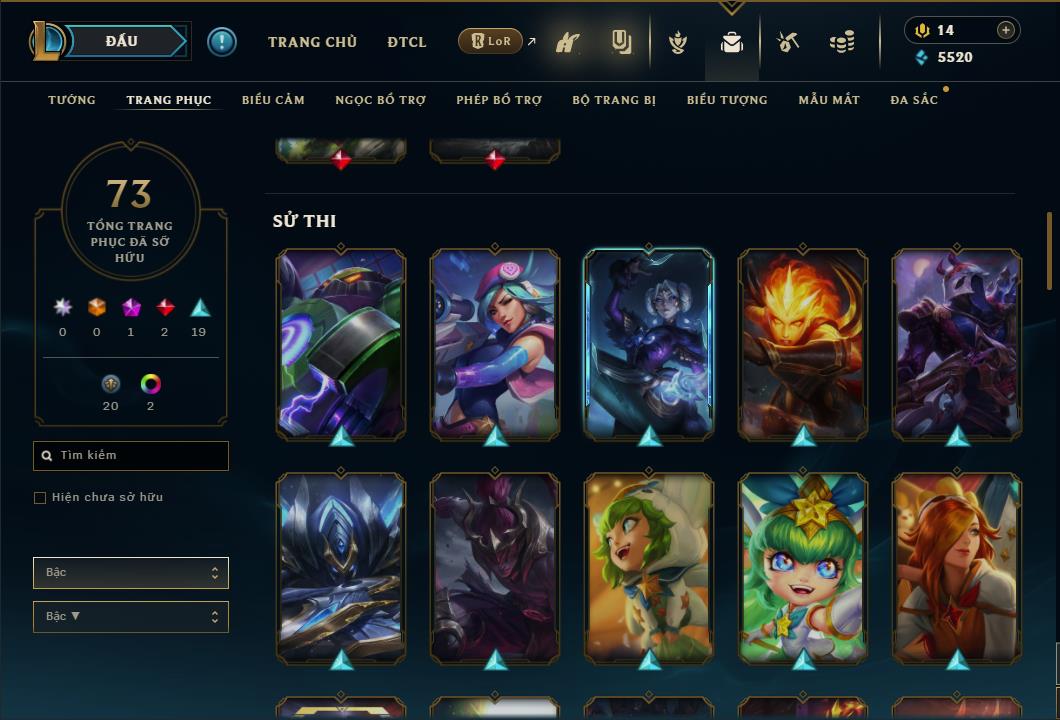Viewport: 1060px width, 720px height.
Task: Go to the ĐA SẮC tab
Action: 914,100
